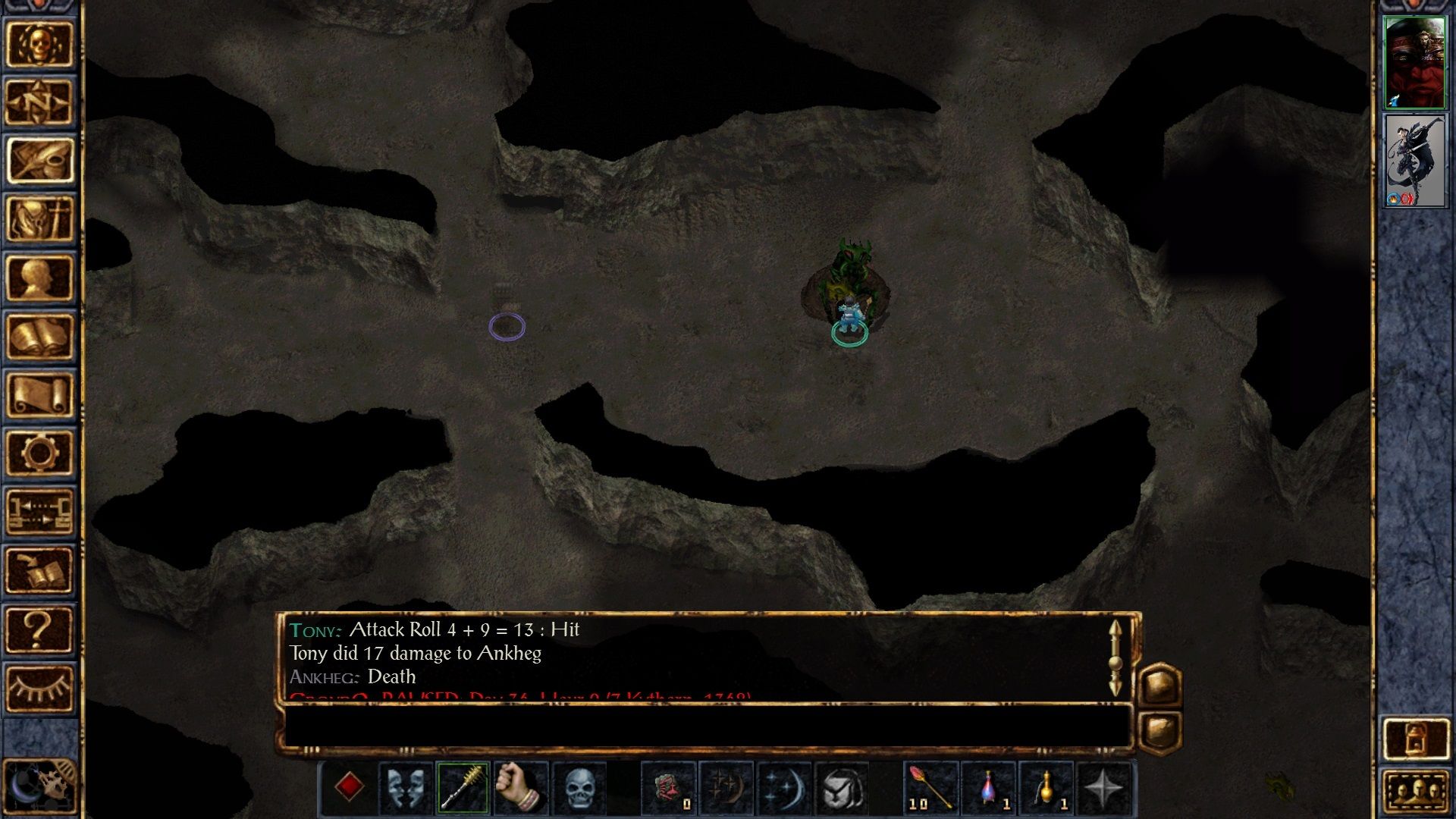The image size is (1456, 819).
Task: Activate the skull ability button
Action: coord(579,787)
